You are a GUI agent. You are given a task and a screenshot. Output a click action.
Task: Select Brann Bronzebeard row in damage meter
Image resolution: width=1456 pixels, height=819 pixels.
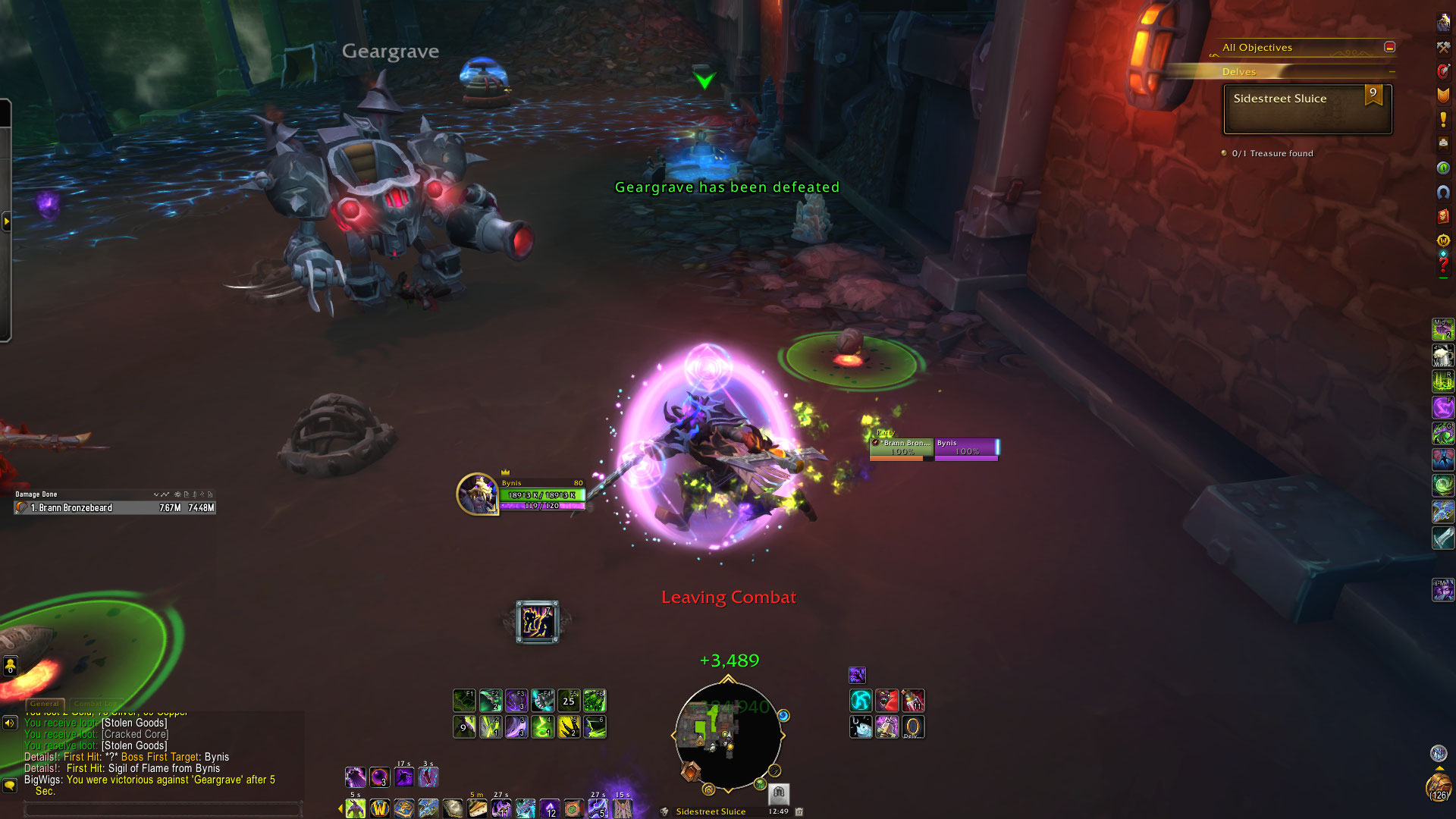[115, 508]
